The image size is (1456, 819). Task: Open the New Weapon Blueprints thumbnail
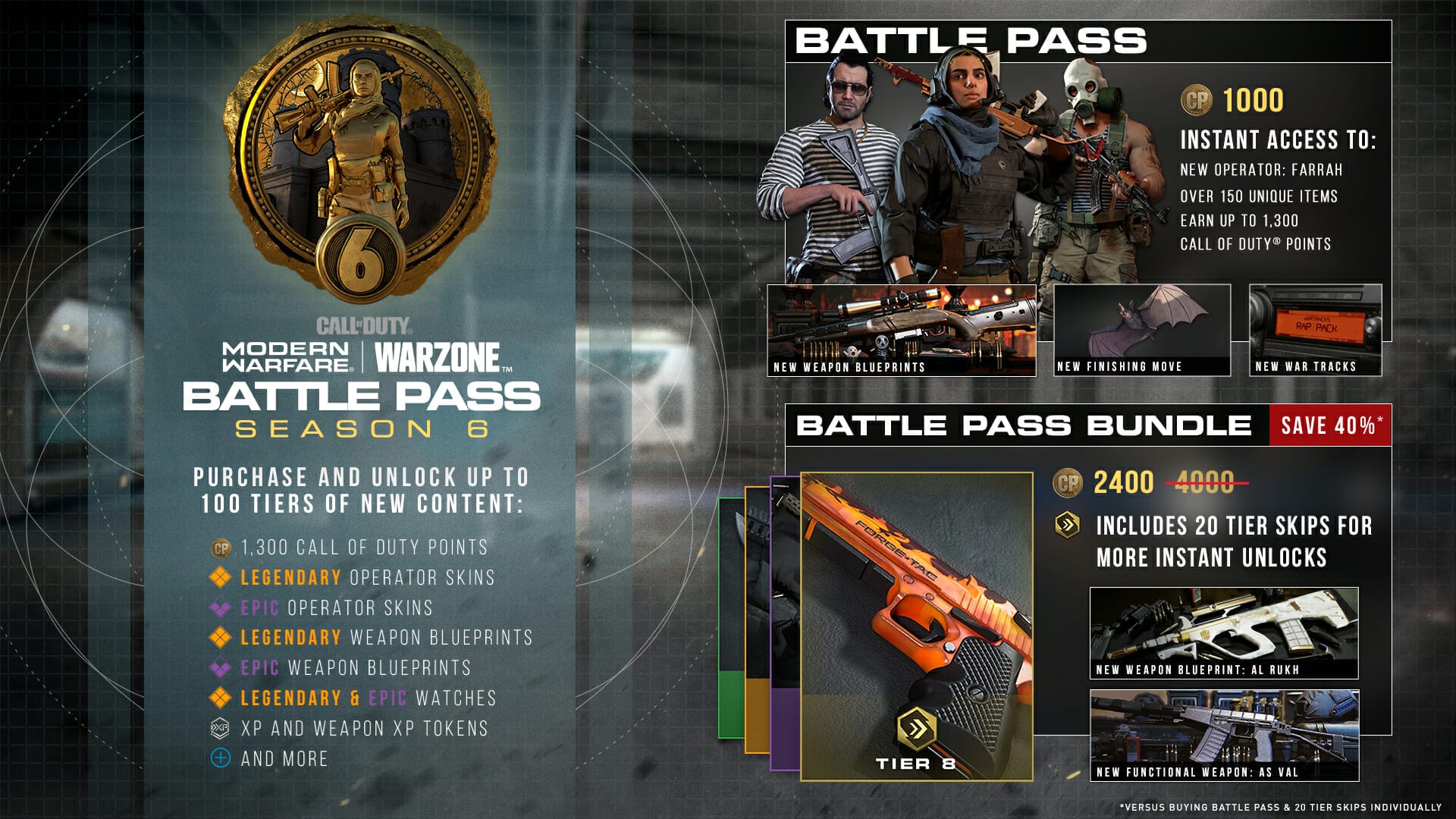pyautogui.click(x=901, y=330)
